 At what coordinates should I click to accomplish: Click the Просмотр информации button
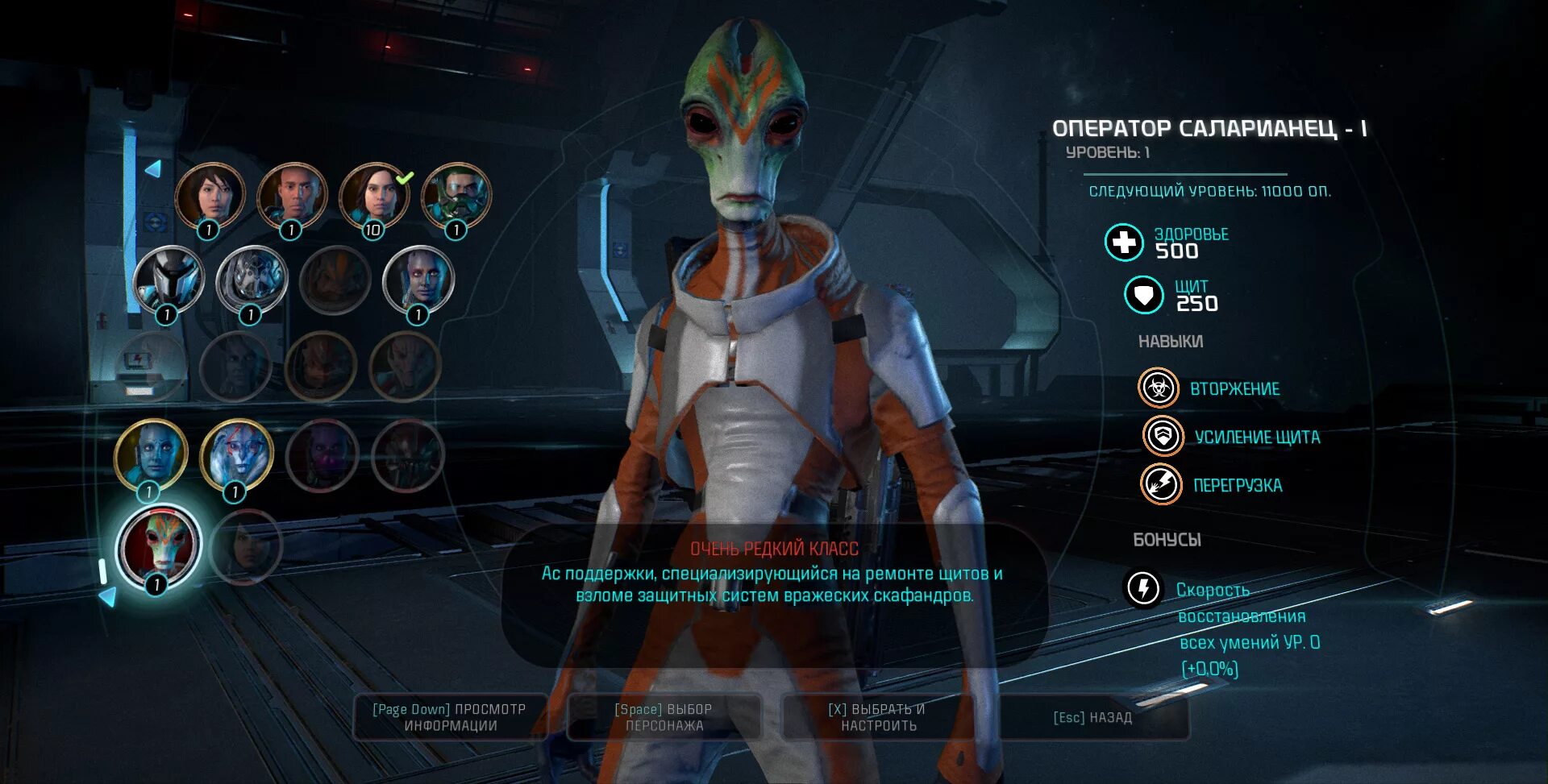click(x=450, y=717)
